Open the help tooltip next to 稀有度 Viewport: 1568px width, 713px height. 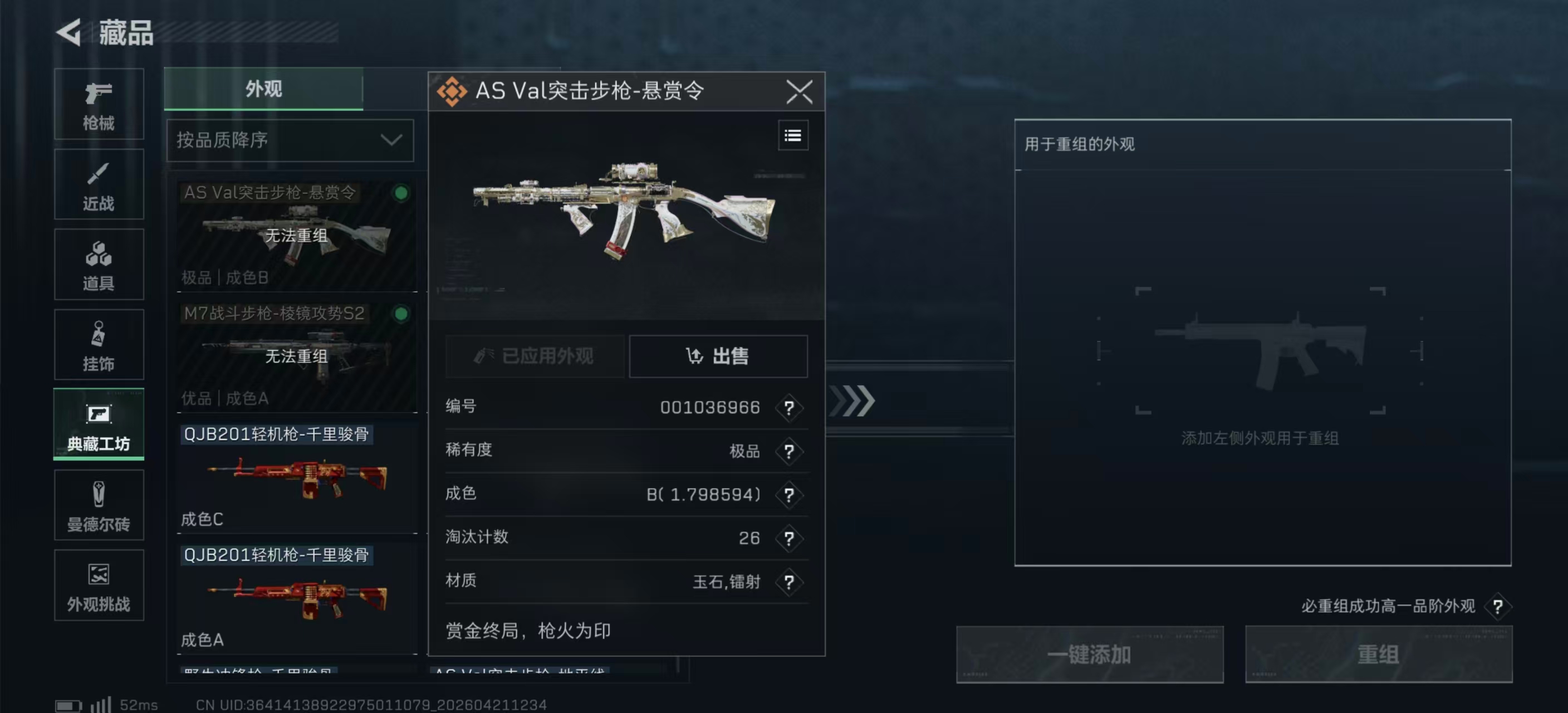789,452
